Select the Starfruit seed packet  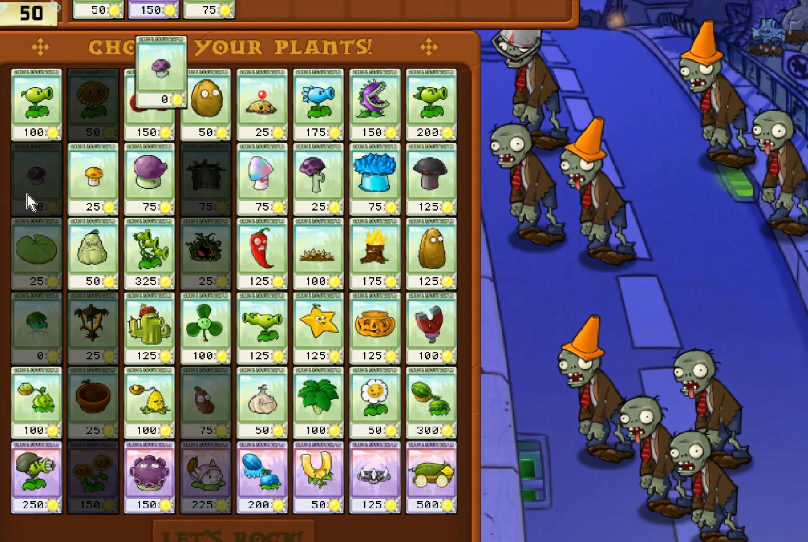click(x=319, y=327)
